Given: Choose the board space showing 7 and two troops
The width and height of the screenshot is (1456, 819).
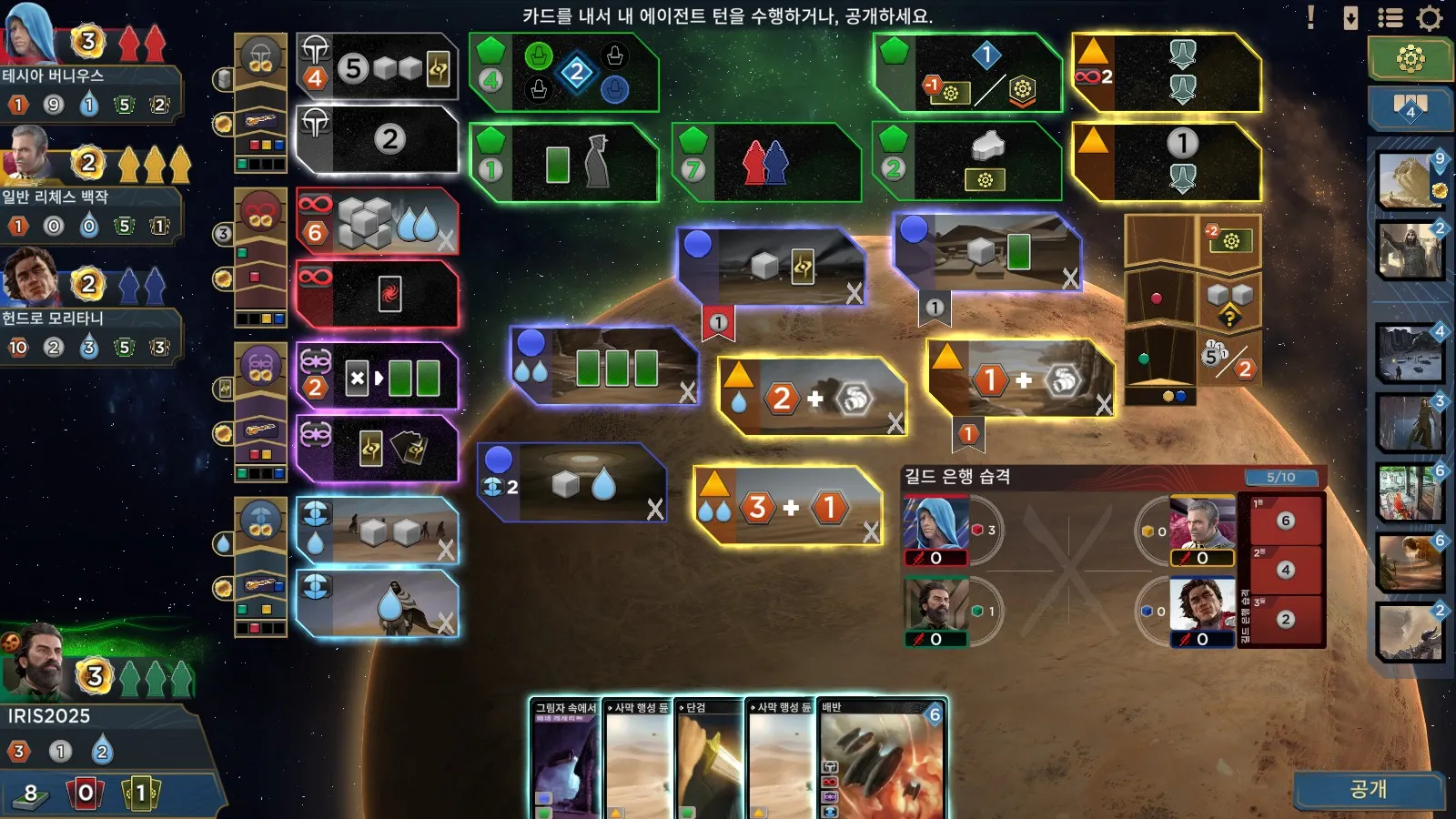Looking at the screenshot, I should pyautogui.click(x=764, y=163).
